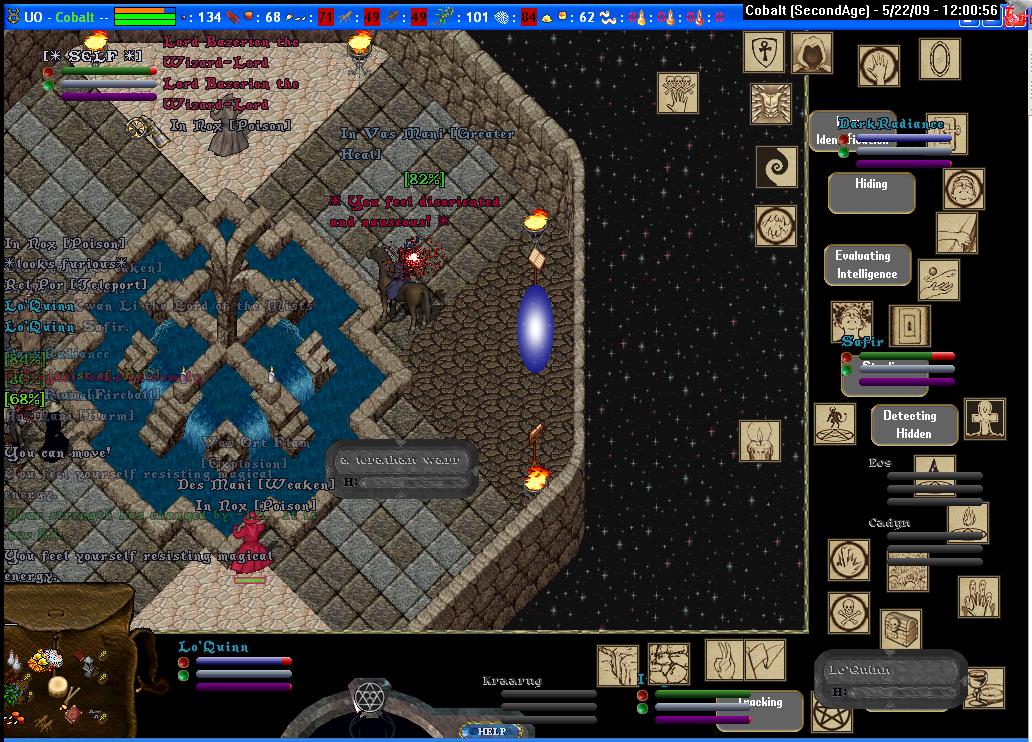Activate Evaluating Intelligence skill

(867, 265)
